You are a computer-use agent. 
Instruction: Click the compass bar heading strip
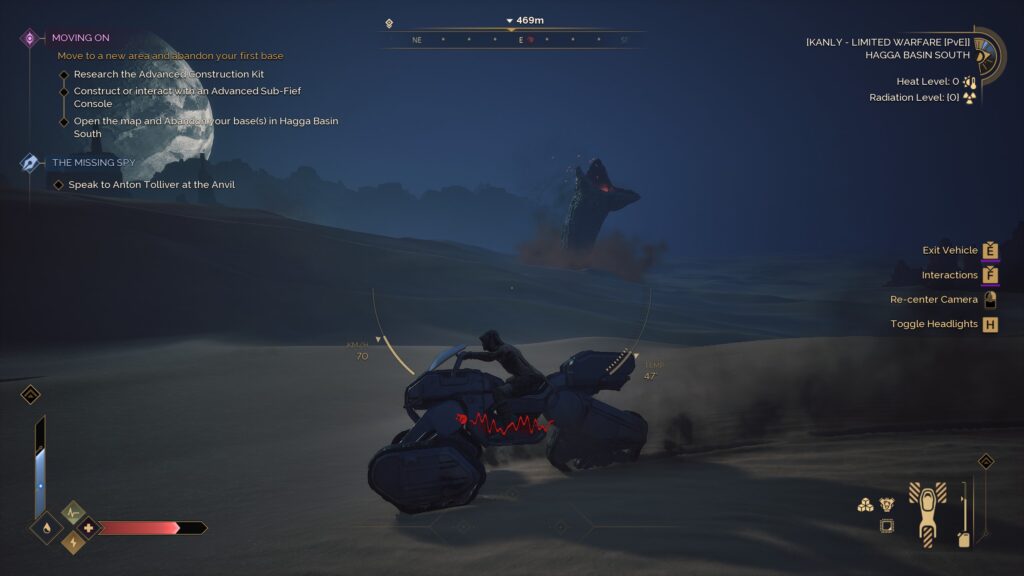pyautogui.click(x=512, y=41)
